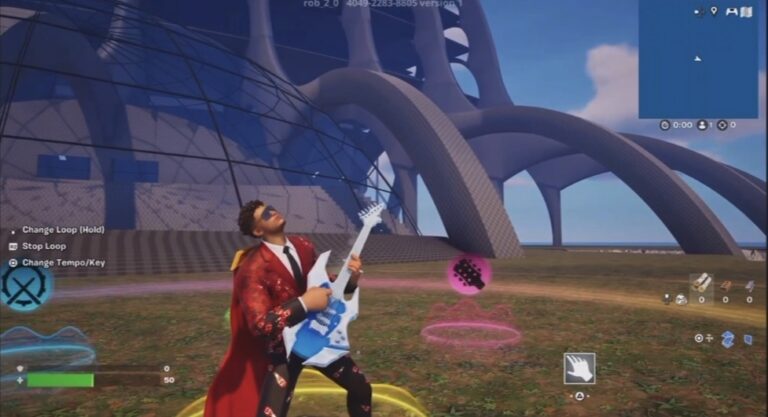Choose the wood building material
768x417 pixels.
(x=703, y=281)
